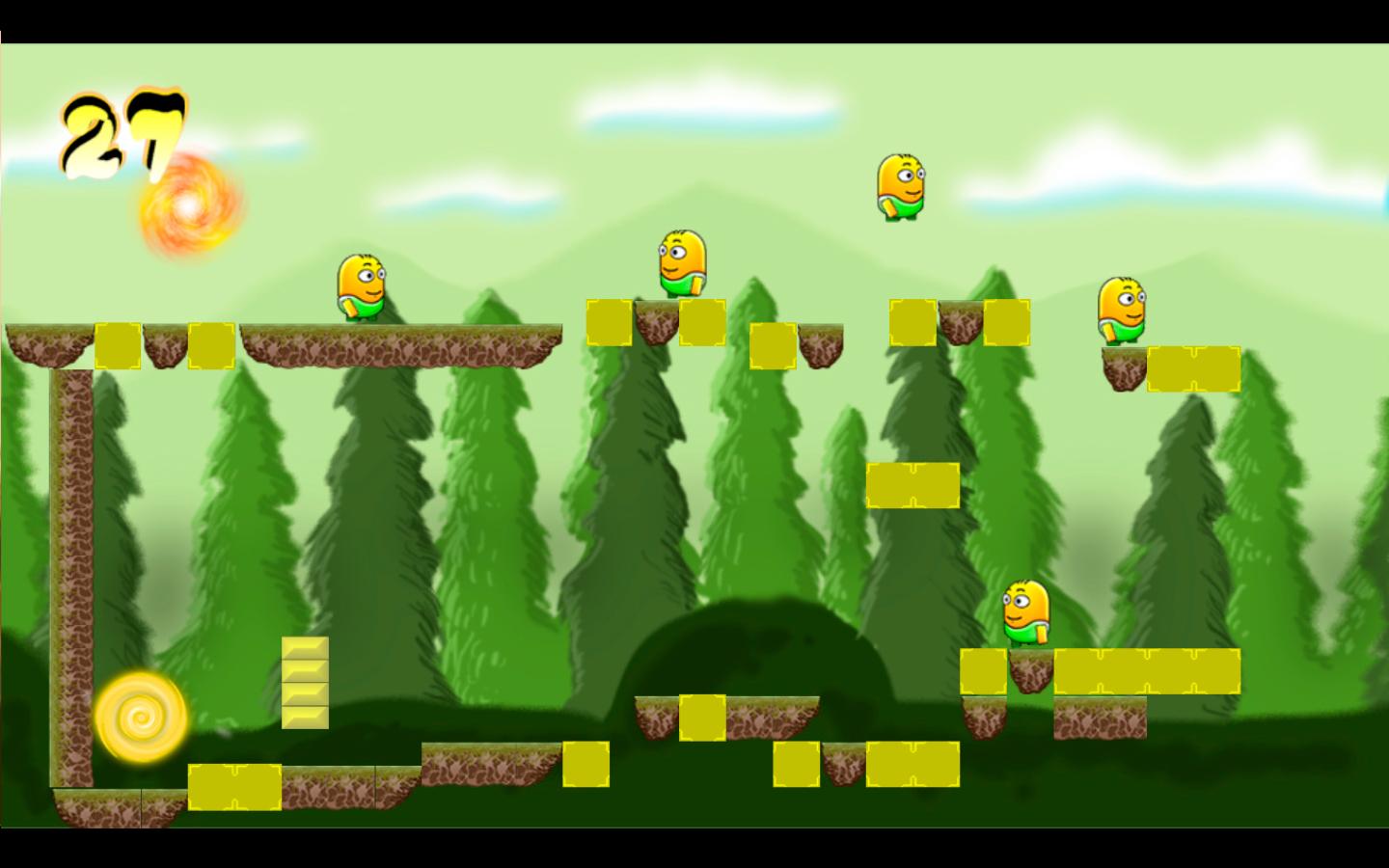Click the lone yellow block floating mid-screen
1389x868 pixels.
(911, 485)
